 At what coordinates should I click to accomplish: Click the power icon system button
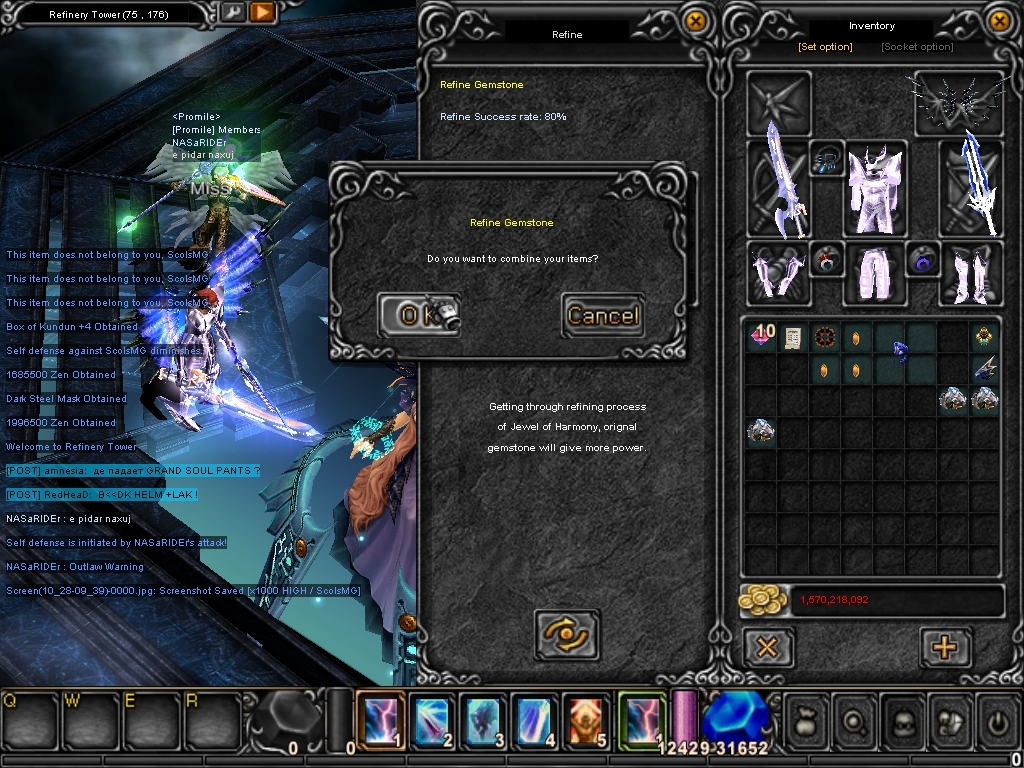pos(996,720)
